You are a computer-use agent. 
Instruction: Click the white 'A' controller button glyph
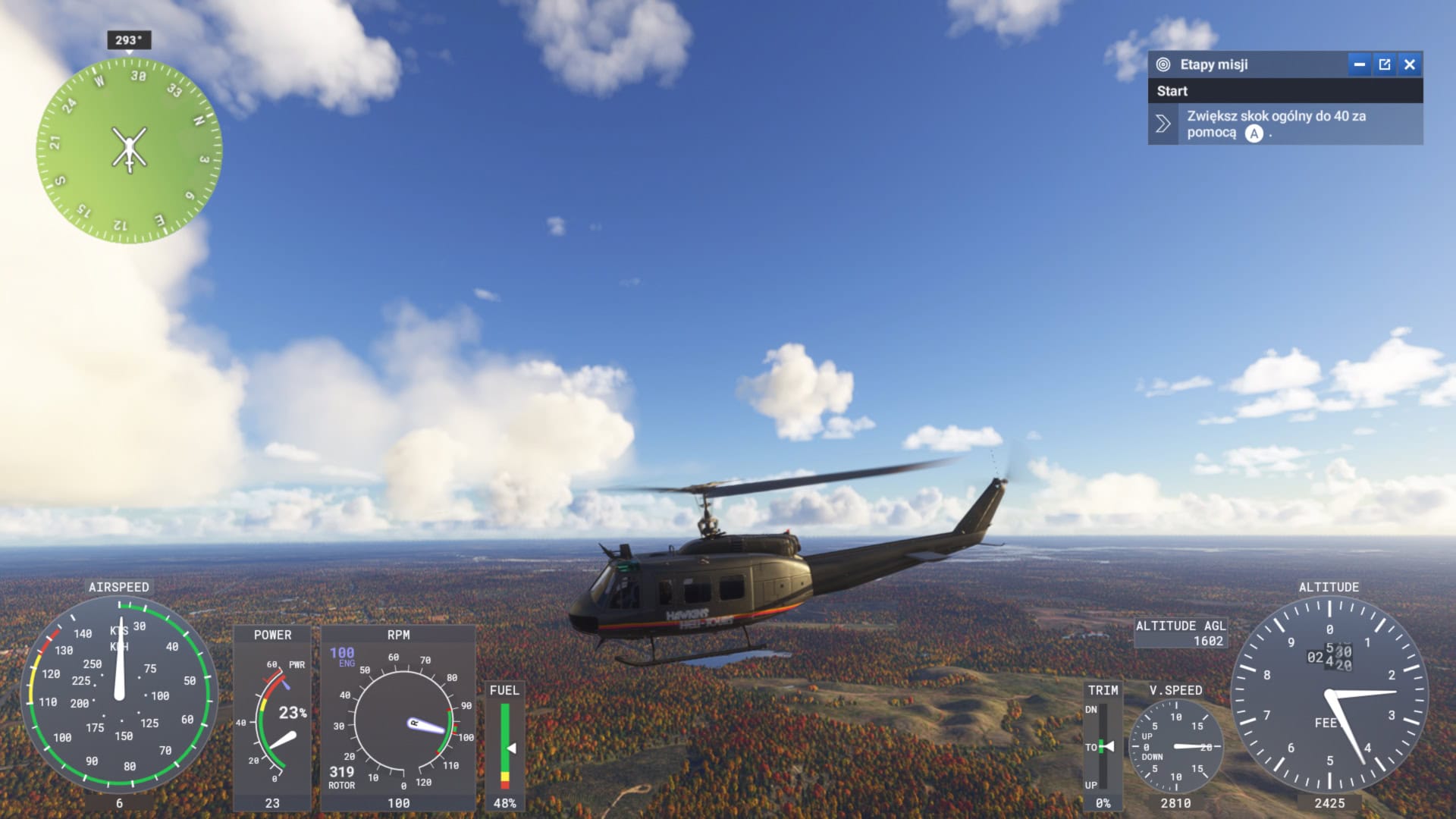1255,134
